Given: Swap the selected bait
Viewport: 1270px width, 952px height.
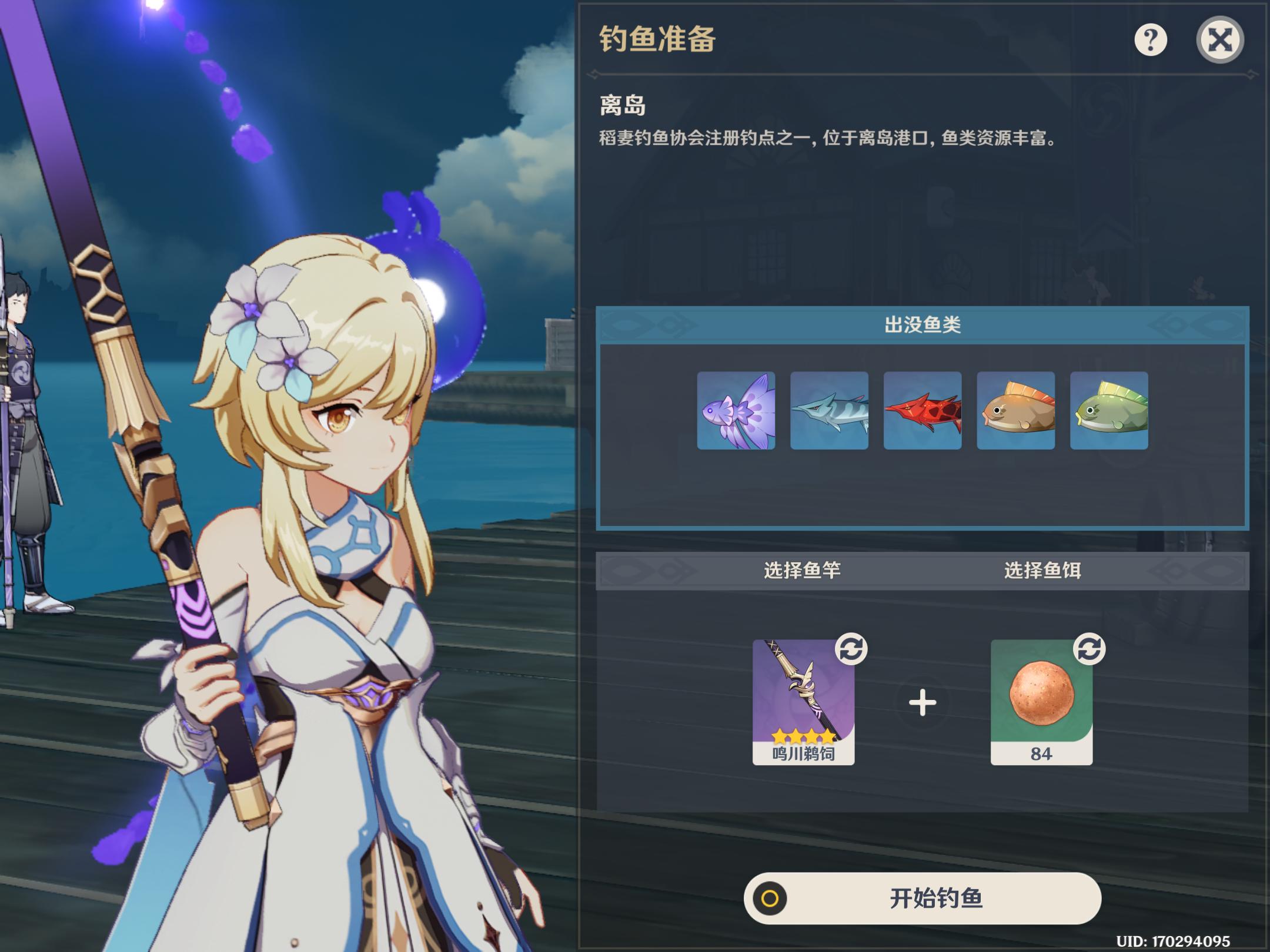Looking at the screenshot, I should pyautogui.click(x=1089, y=649).
